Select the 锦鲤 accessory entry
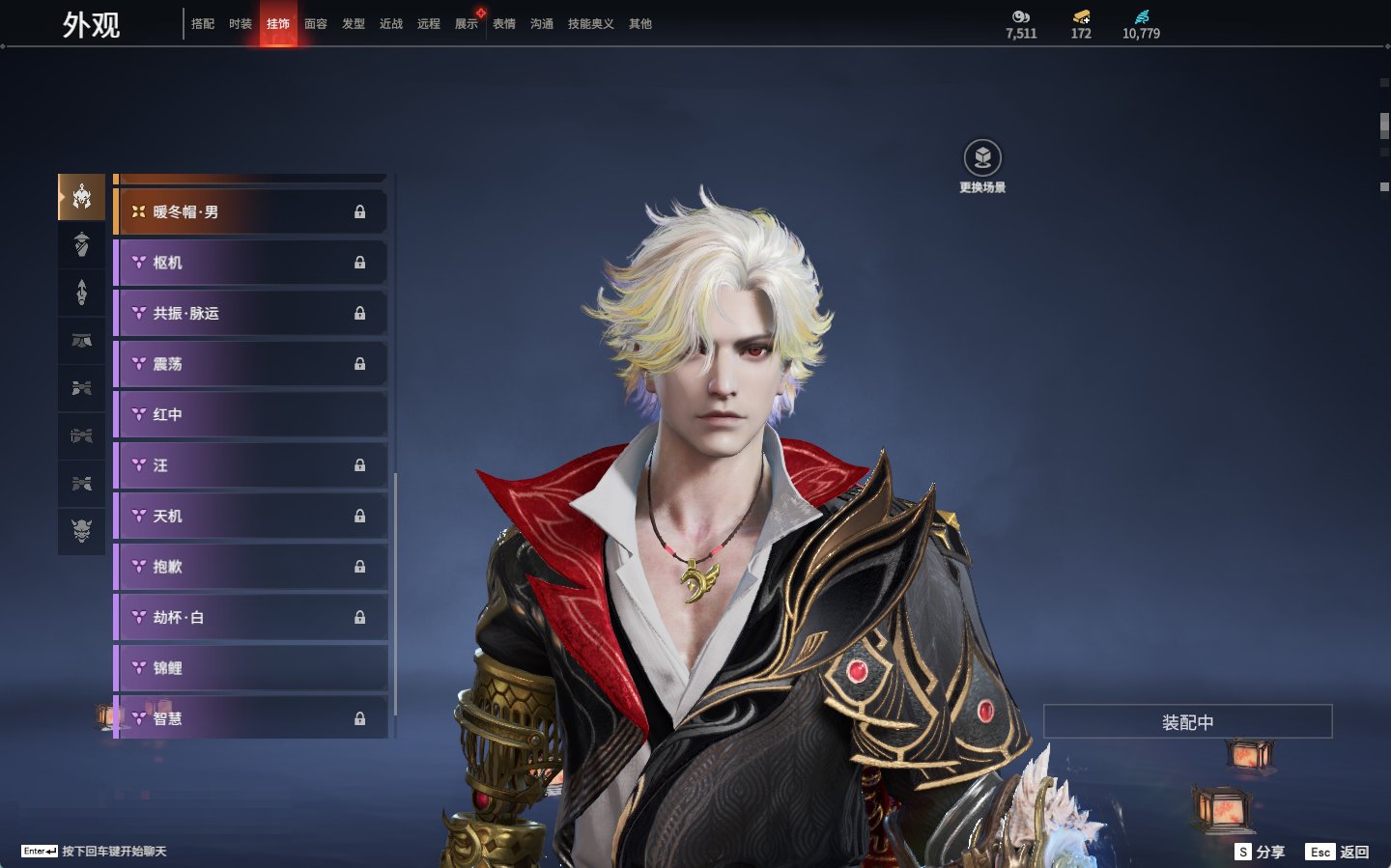This screenshot has width=1391, height=868. click(251, 668)
